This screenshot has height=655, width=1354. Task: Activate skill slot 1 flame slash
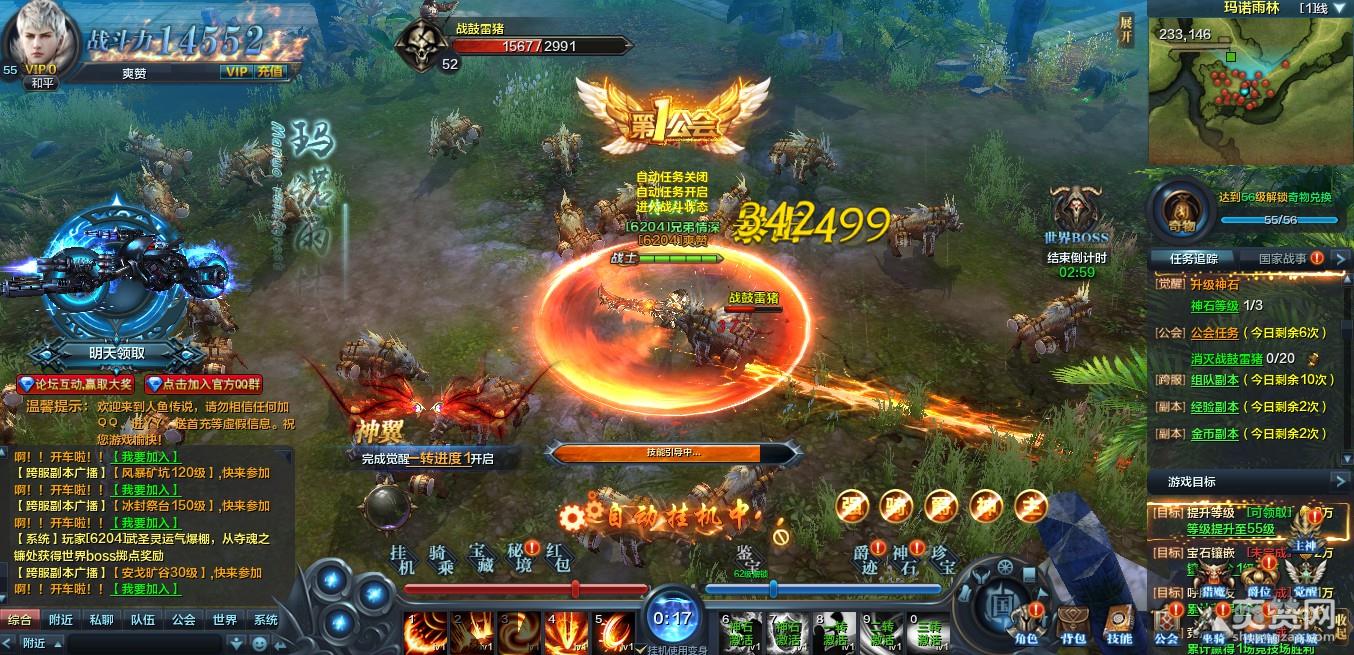[x=422, y=632]
